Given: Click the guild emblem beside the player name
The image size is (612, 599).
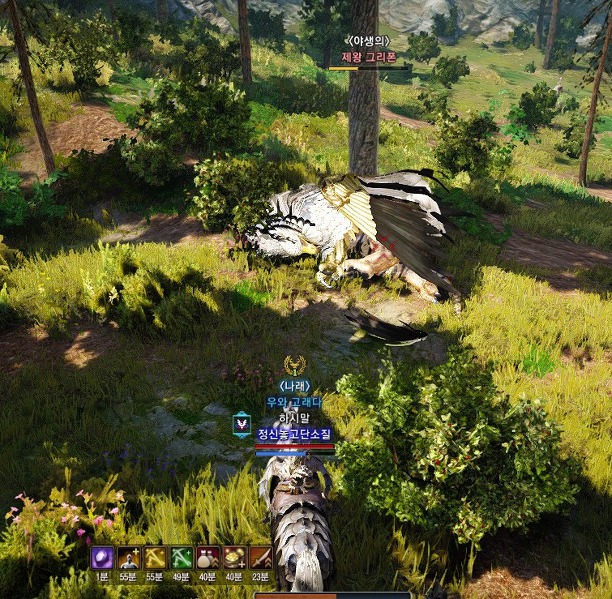Looking at the screenshot, I should pos(241,424).
